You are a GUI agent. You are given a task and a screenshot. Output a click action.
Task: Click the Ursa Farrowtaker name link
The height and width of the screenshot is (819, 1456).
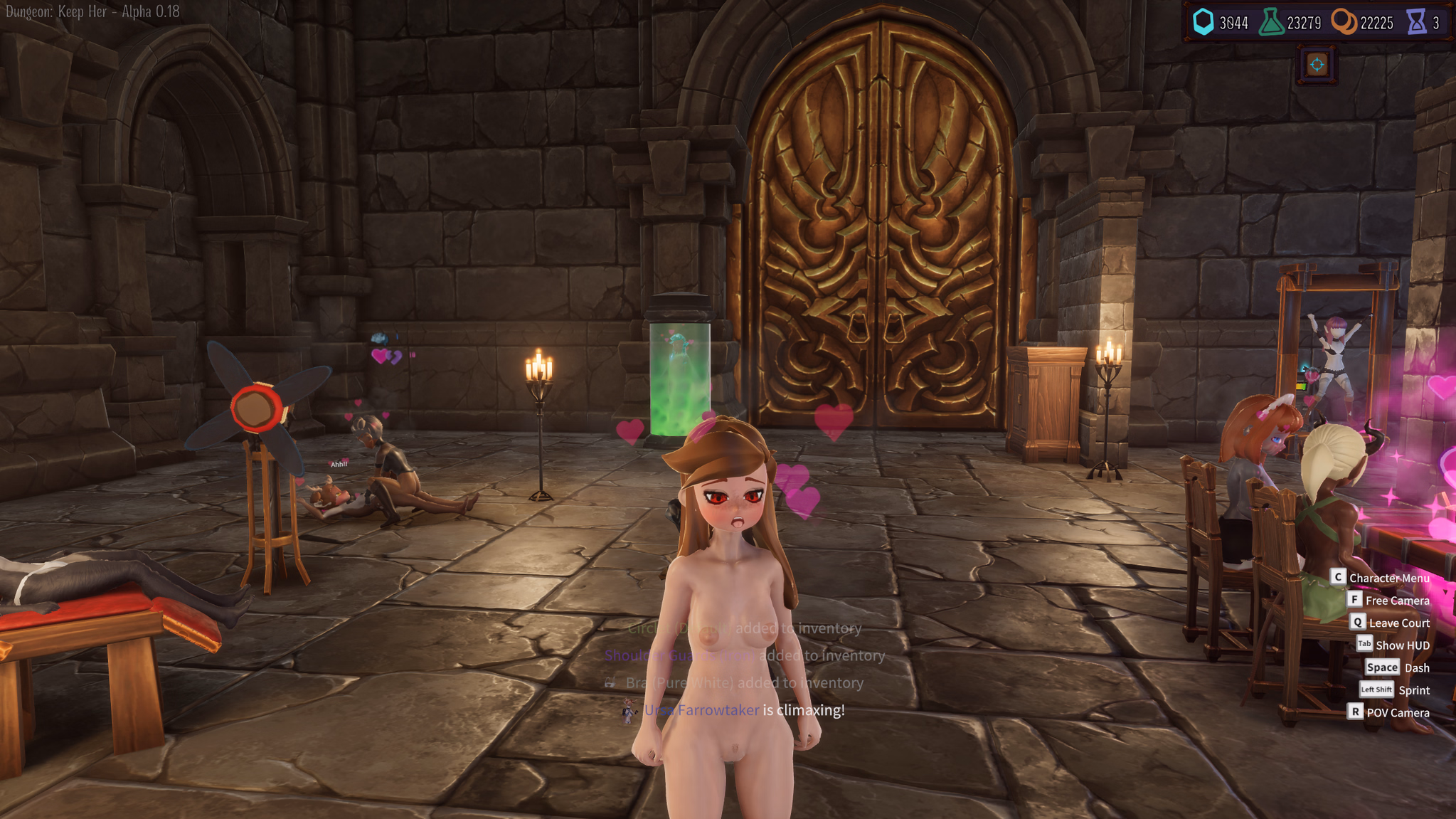(x=702, y=709)
